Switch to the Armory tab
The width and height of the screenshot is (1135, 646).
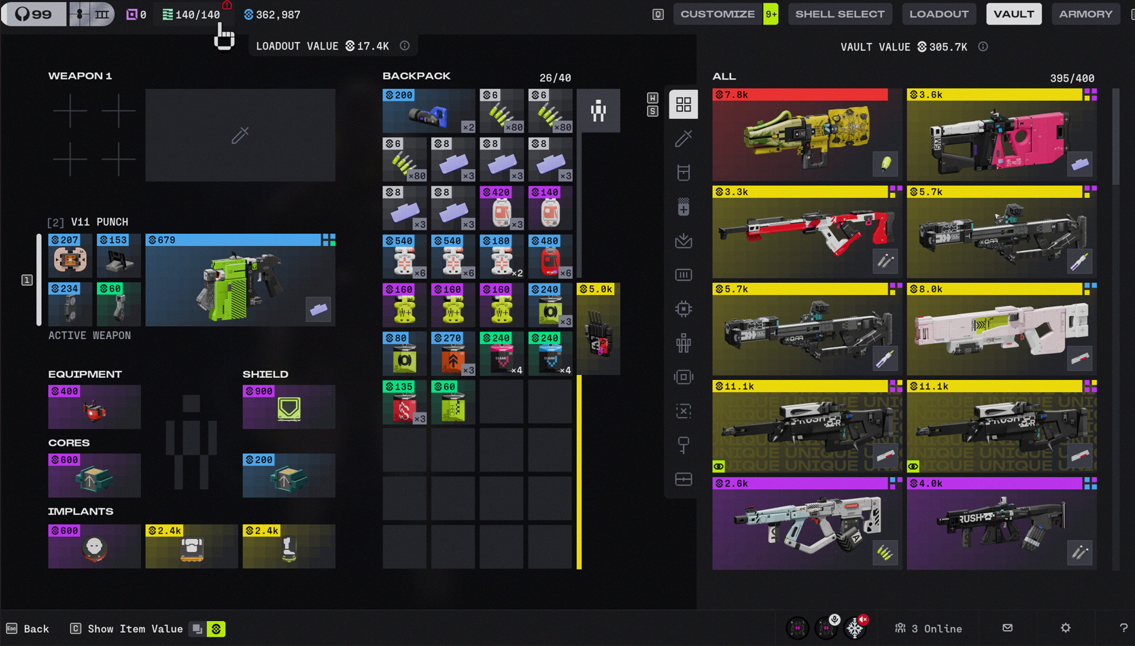pos(1085,14)
